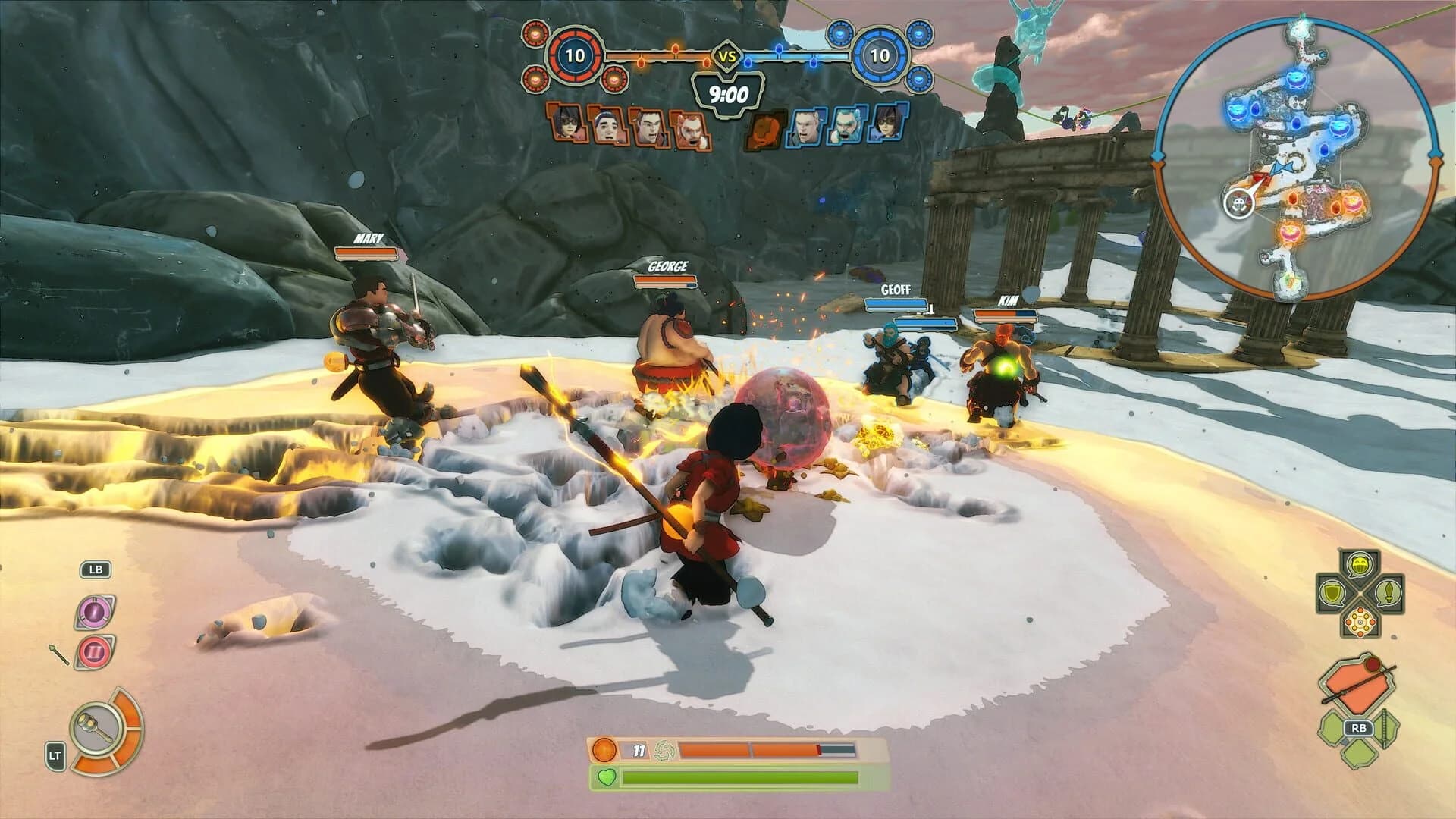Select the pink ability icon below the purple orb
Screen dimensions: 1456x819
pyautogui.click(x=93, y=651)
